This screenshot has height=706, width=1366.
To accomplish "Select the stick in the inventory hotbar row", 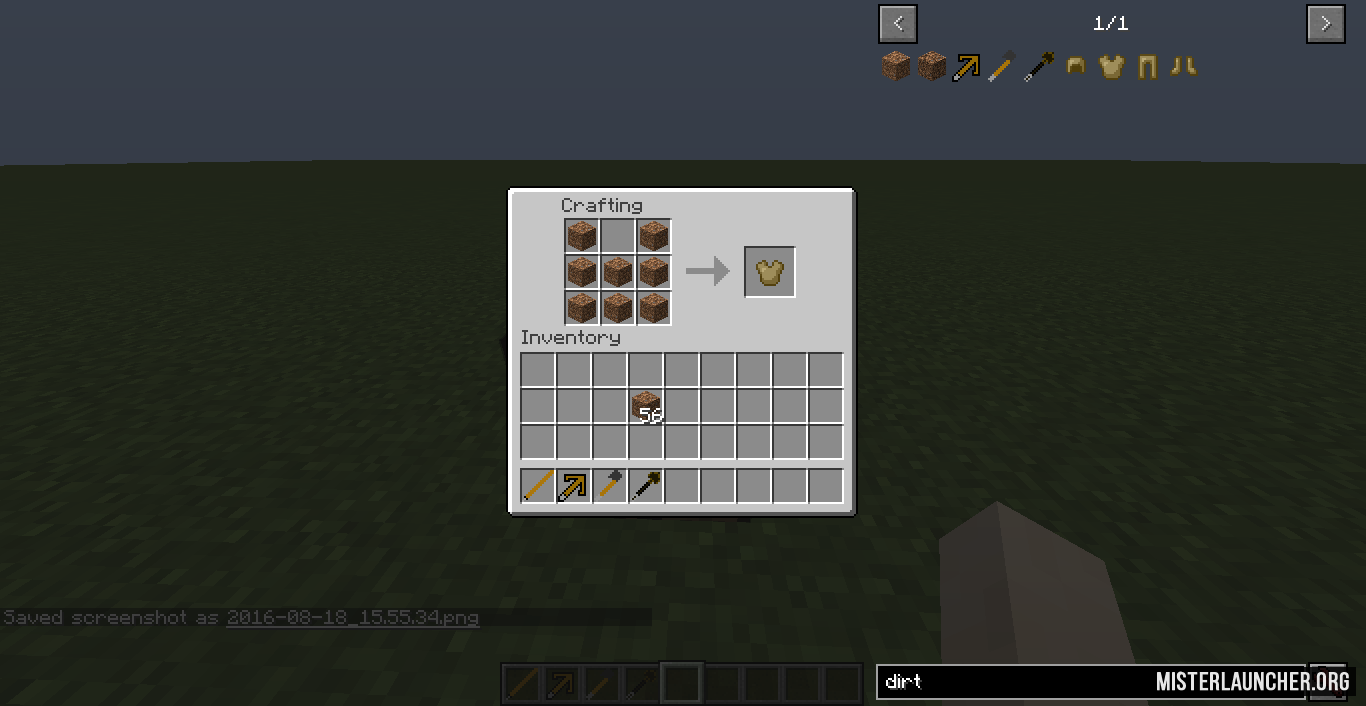I will (538, 486).
